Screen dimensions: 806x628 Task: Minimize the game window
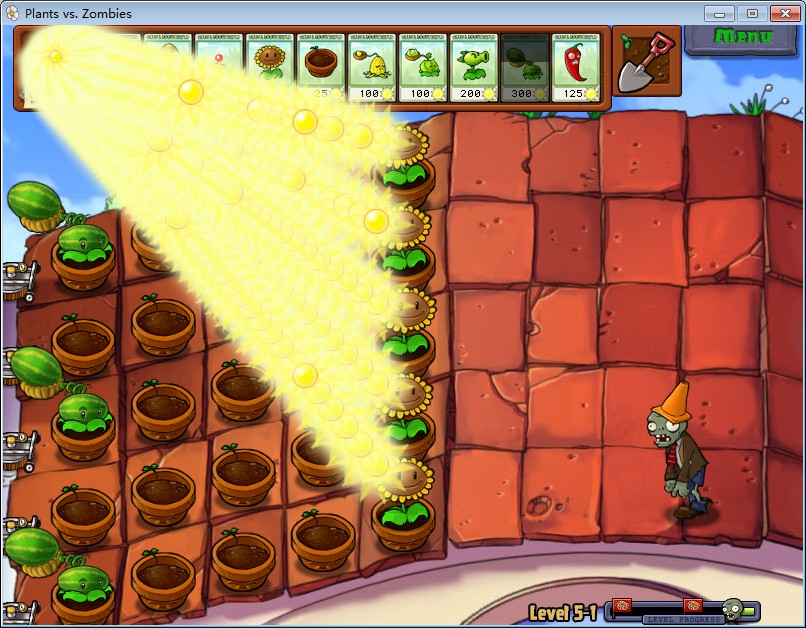[x=718, y=13]
